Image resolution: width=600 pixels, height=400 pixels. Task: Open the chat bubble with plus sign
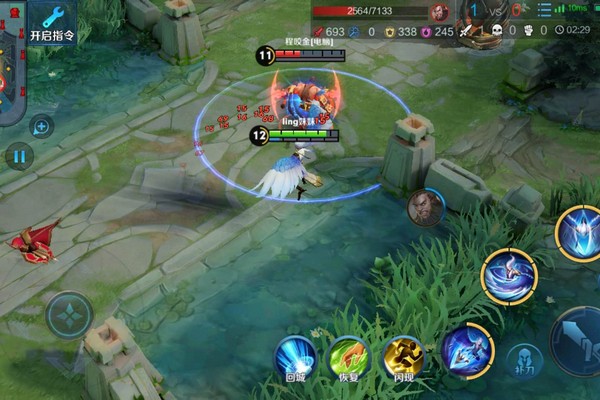[41, 126]
